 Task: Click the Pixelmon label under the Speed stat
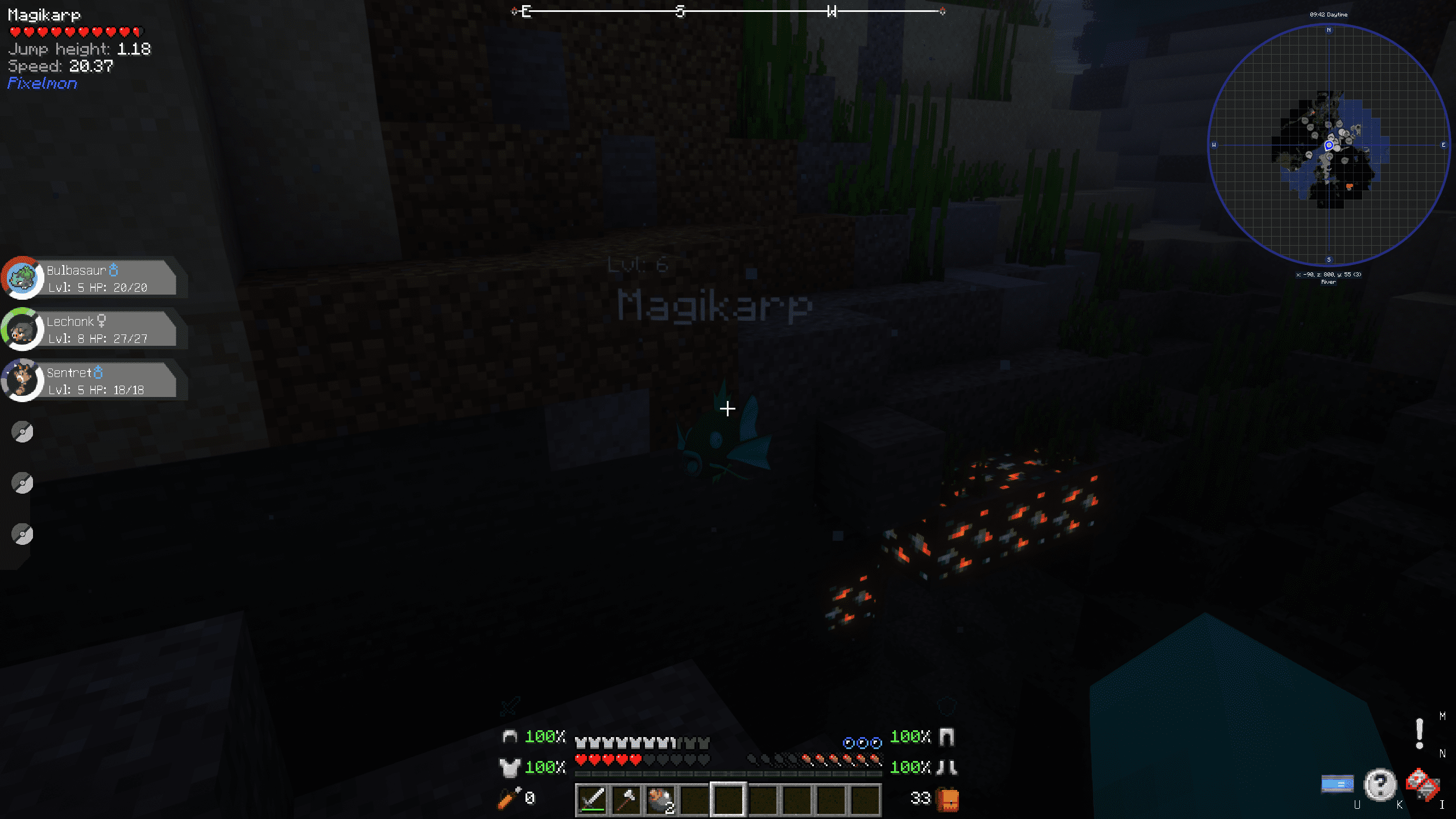pyautogui.click(x=42, y=83)
